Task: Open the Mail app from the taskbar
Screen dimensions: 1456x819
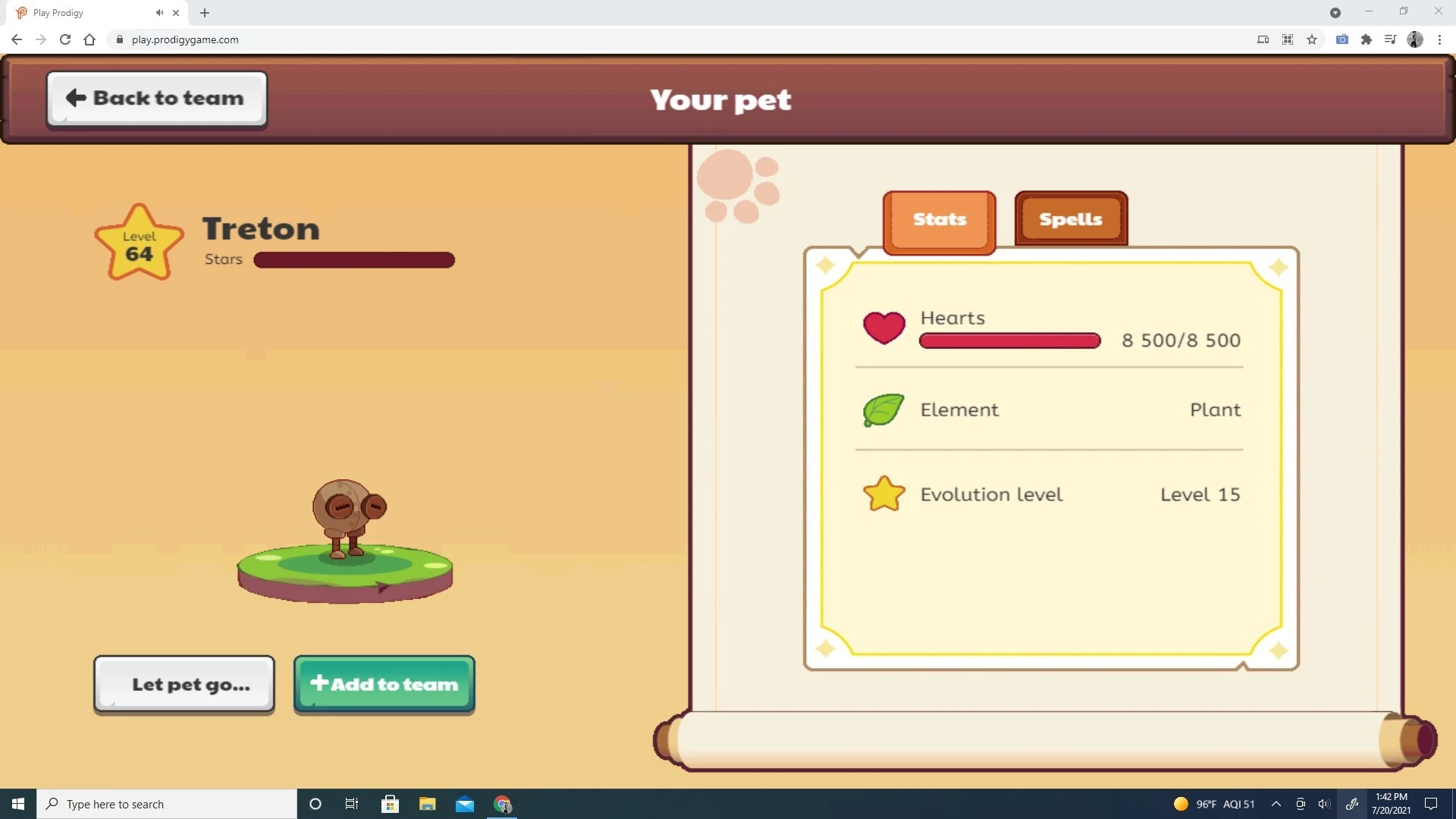Action: pos(465,804)
